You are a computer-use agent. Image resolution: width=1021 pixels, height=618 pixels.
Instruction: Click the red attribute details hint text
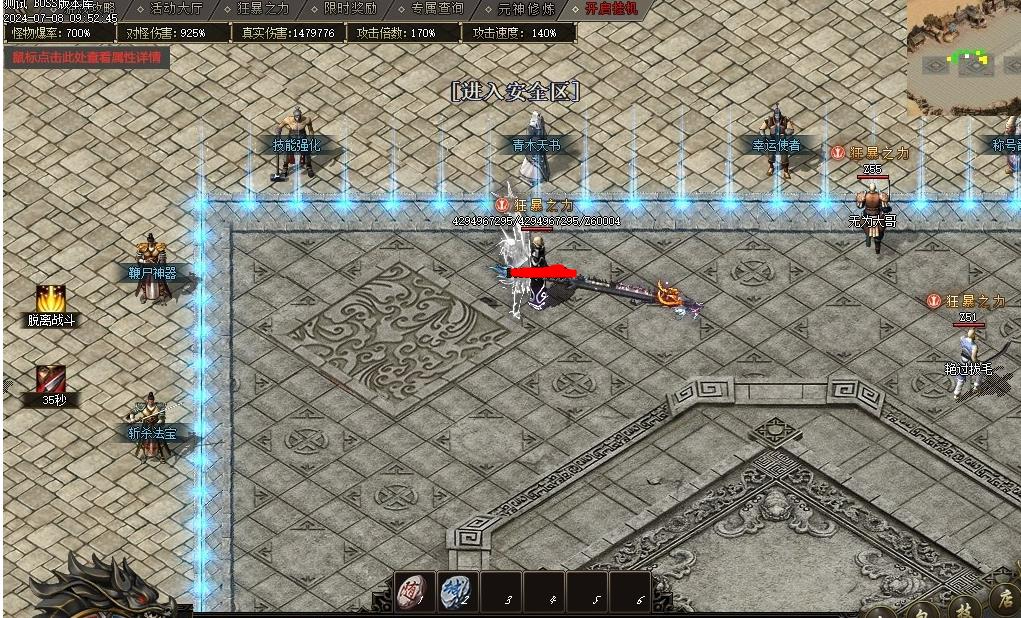[86, 57]
